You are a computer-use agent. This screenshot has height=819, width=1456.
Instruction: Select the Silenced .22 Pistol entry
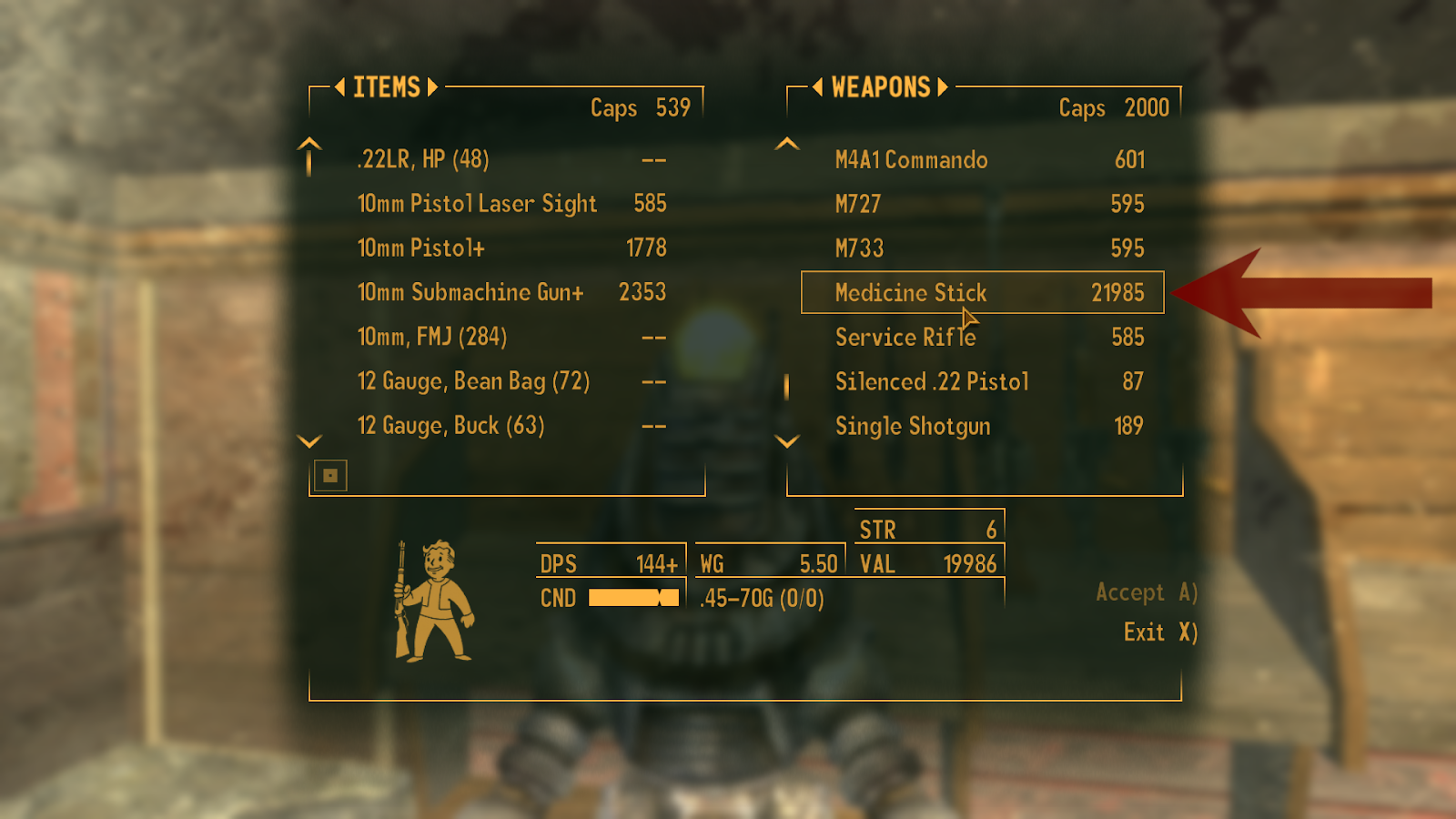coord(931,382)
